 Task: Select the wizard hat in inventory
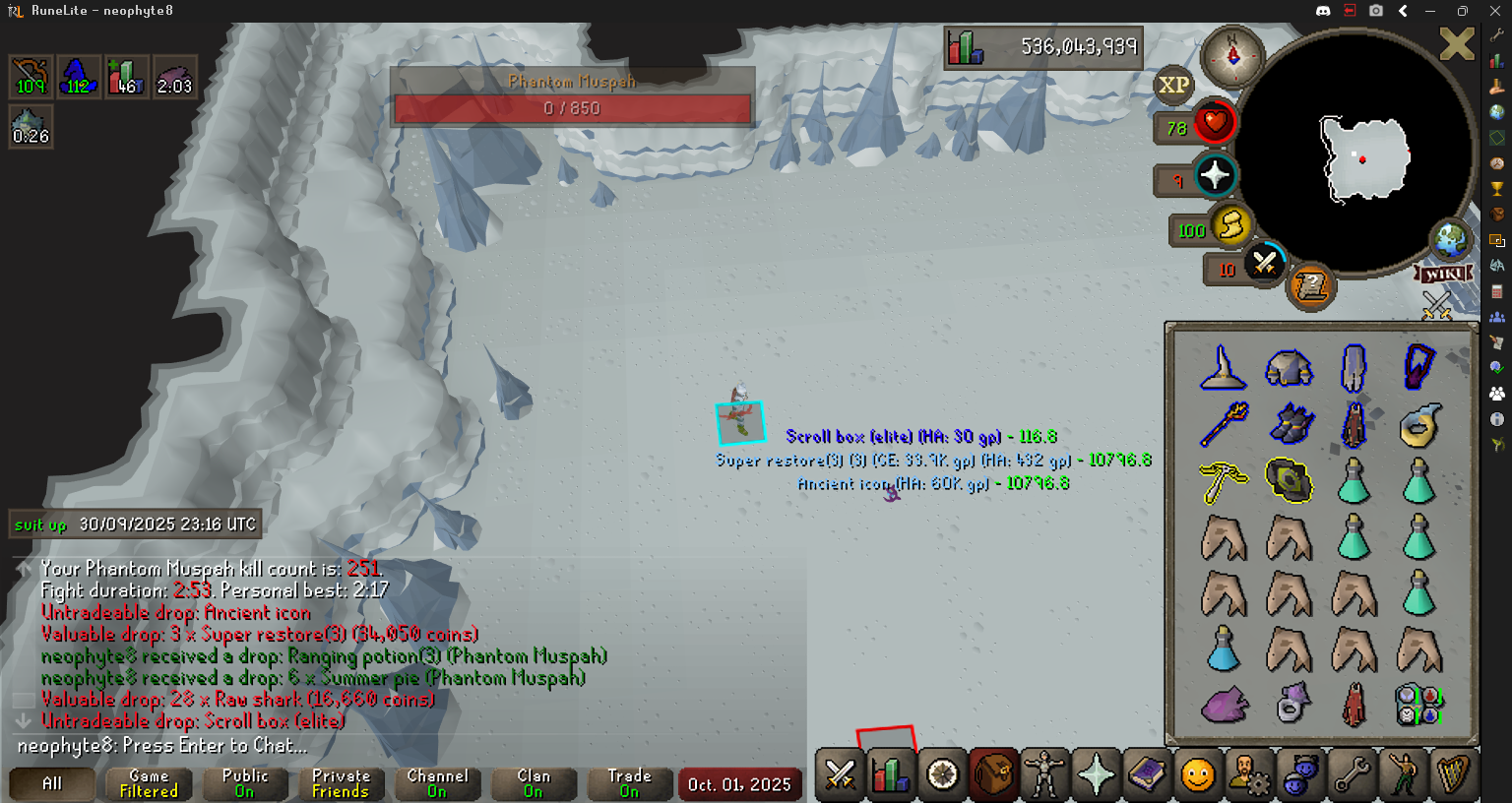click(1224, 369)
